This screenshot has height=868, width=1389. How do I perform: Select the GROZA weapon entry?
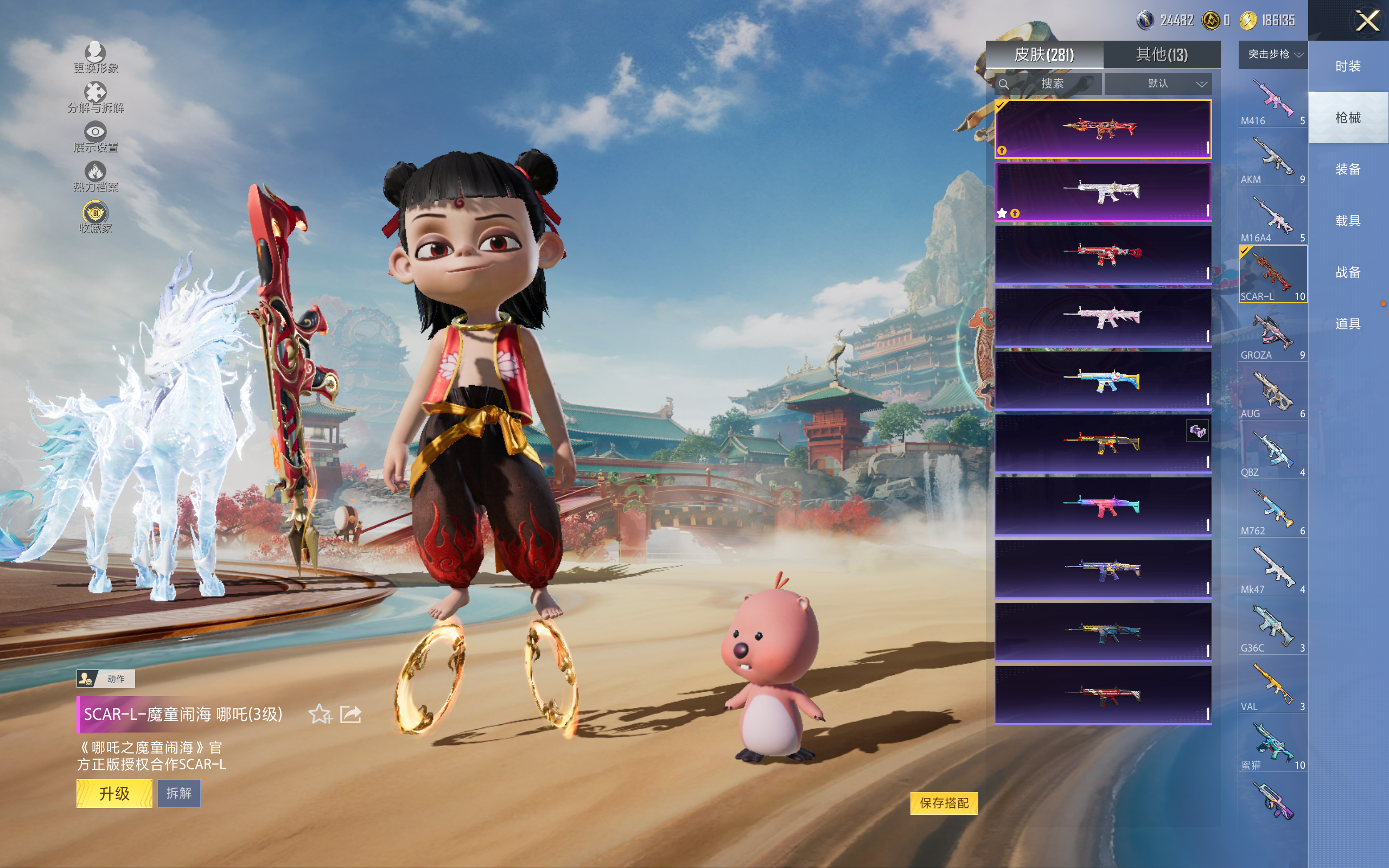click(1272, 335)
